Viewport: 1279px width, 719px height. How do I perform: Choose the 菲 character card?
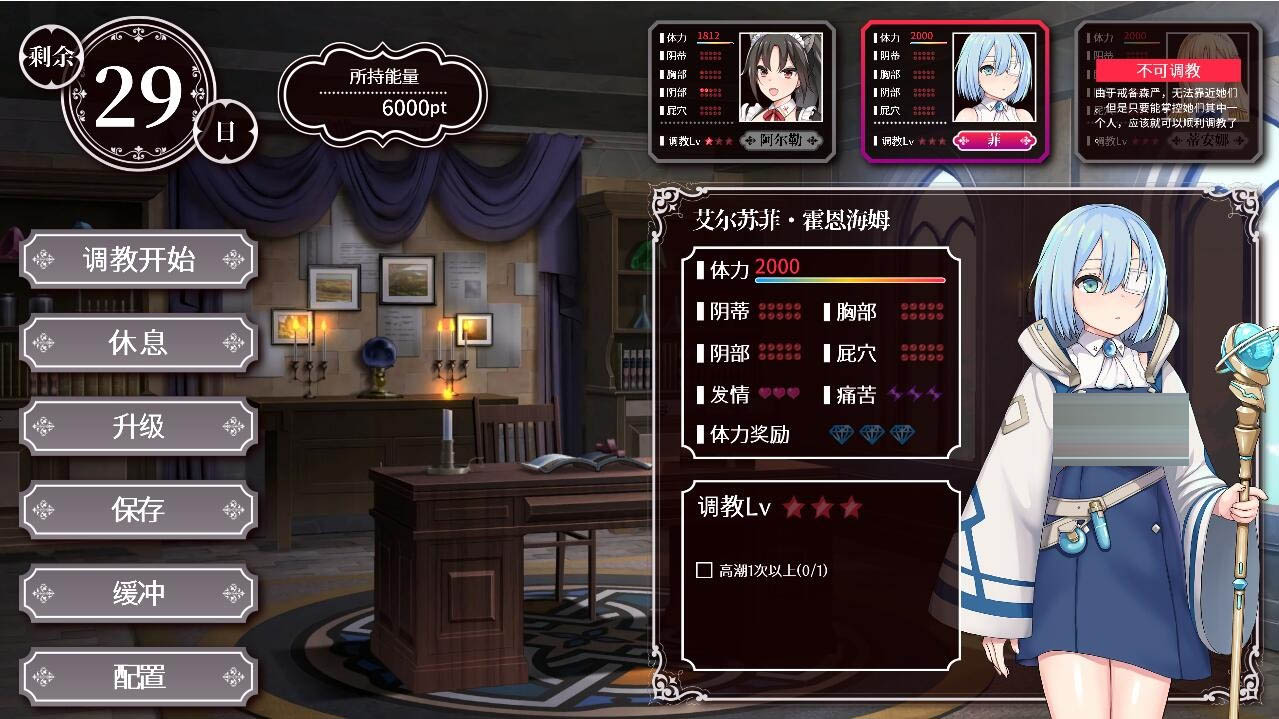[954, 91]
